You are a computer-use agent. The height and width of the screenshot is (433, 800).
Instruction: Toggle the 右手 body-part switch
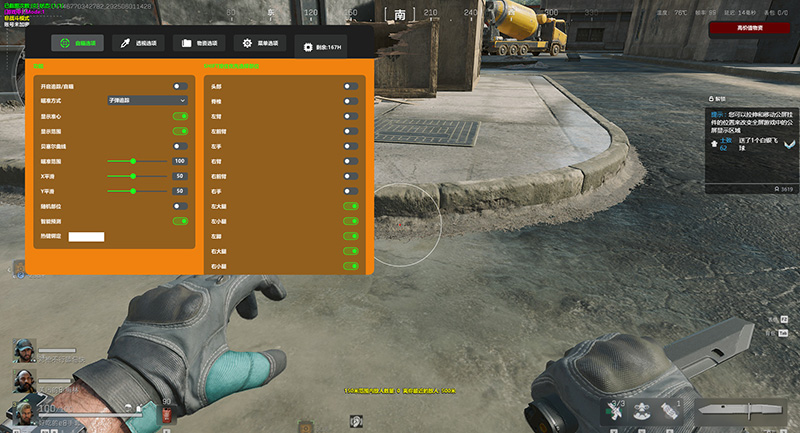tap(350, 192)
